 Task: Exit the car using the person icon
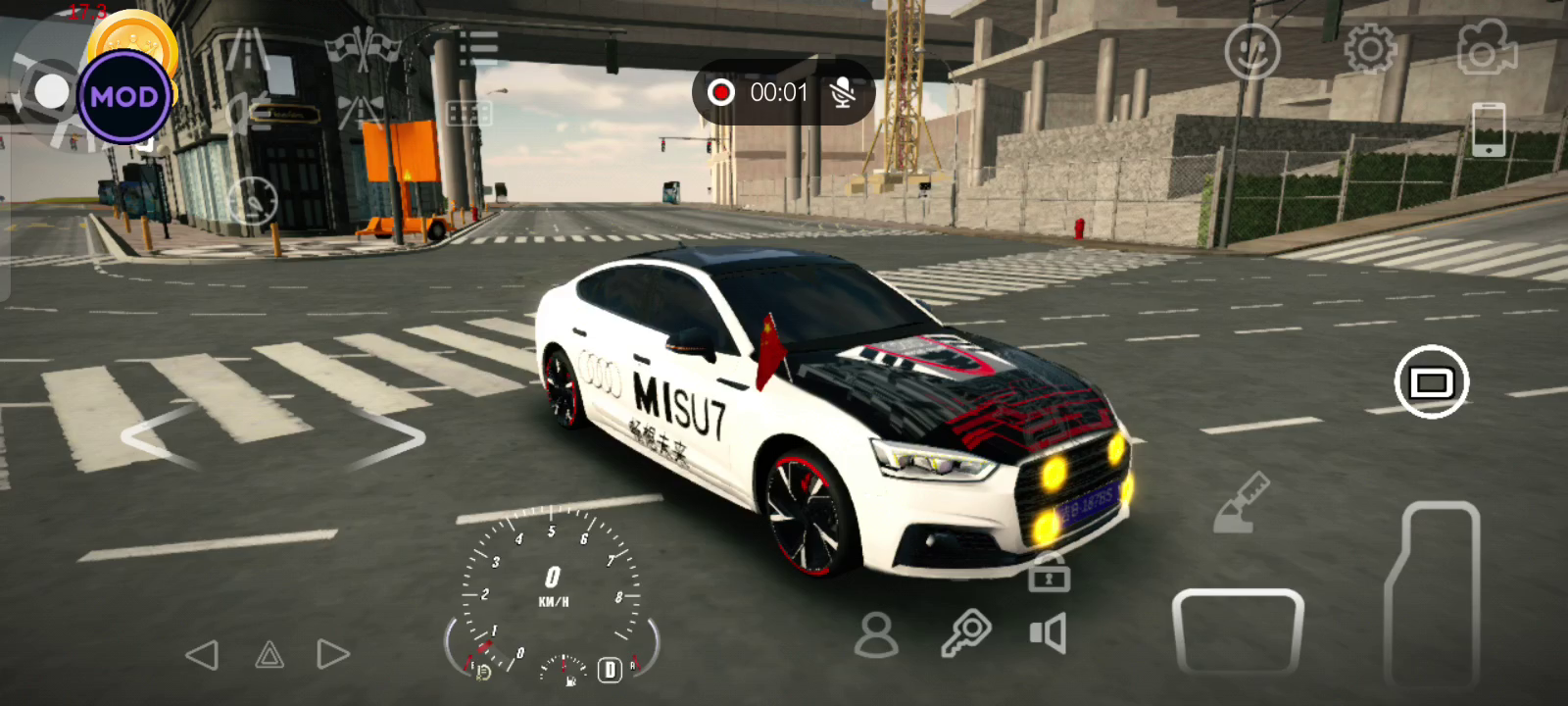point(876,634)
